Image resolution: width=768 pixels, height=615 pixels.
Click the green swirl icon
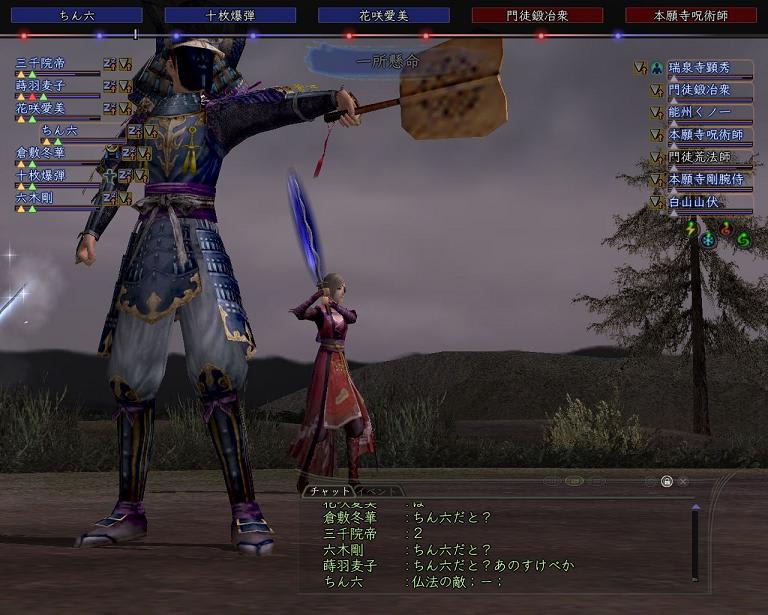742,240
